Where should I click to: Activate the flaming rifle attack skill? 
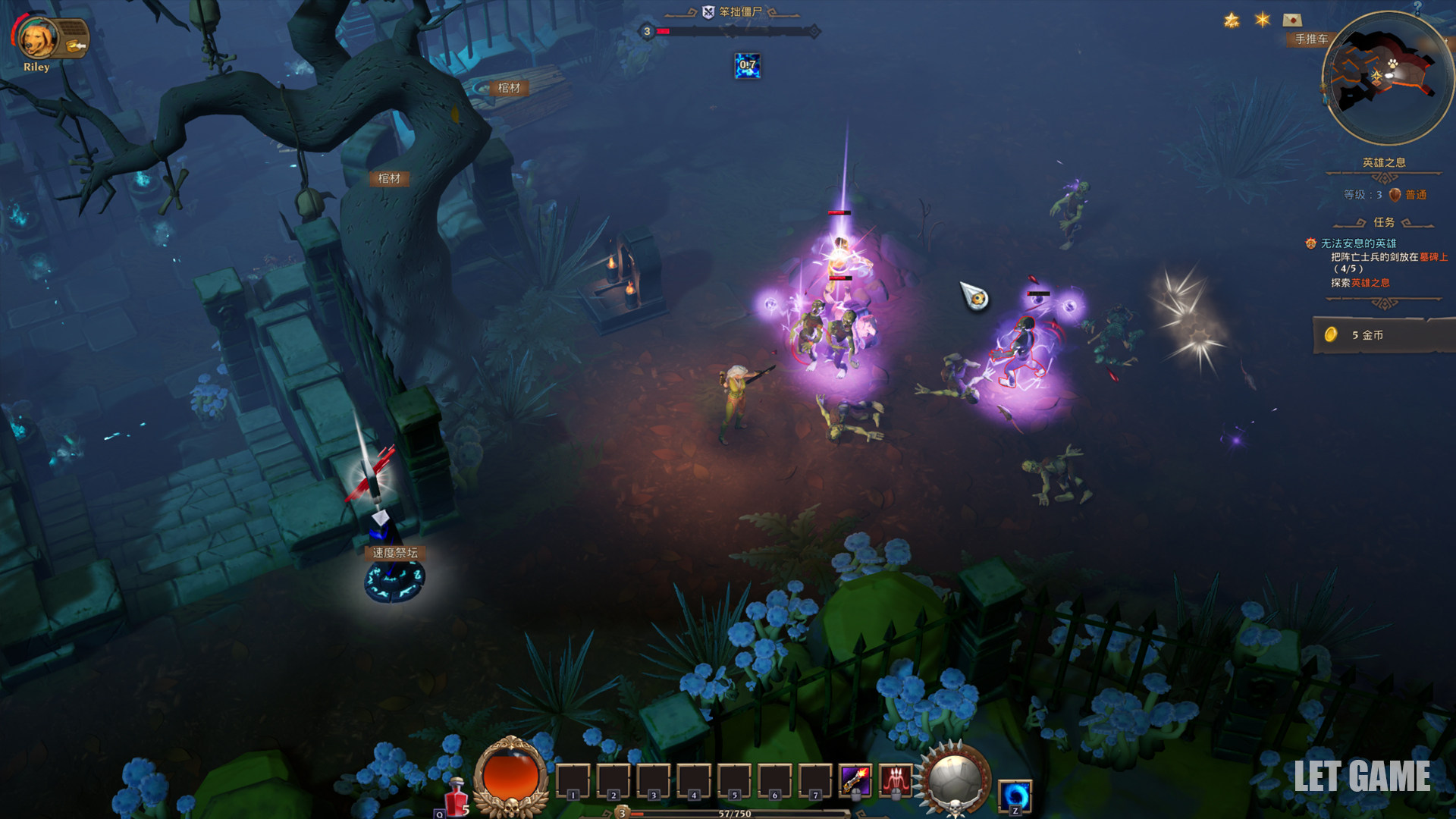coord(855,780)
